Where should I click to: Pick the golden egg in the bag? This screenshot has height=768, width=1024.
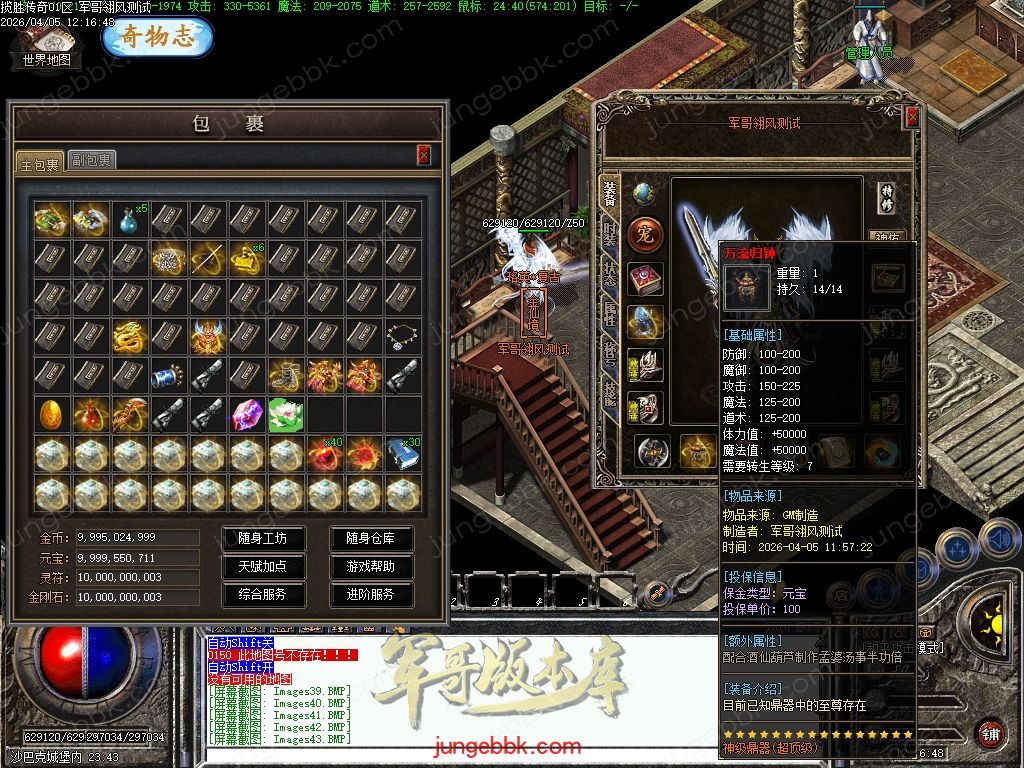[50, 413]
